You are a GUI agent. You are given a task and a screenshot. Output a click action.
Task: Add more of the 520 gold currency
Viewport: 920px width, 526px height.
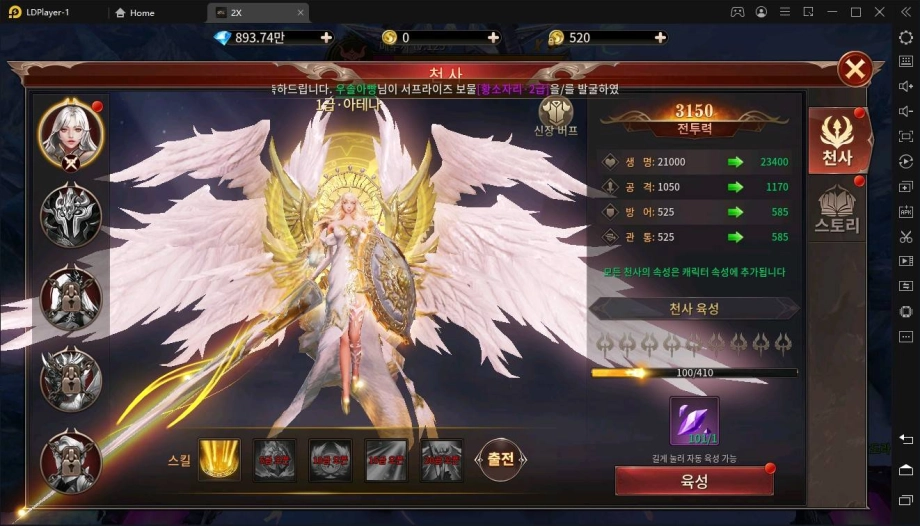click(x=659, y=37)
